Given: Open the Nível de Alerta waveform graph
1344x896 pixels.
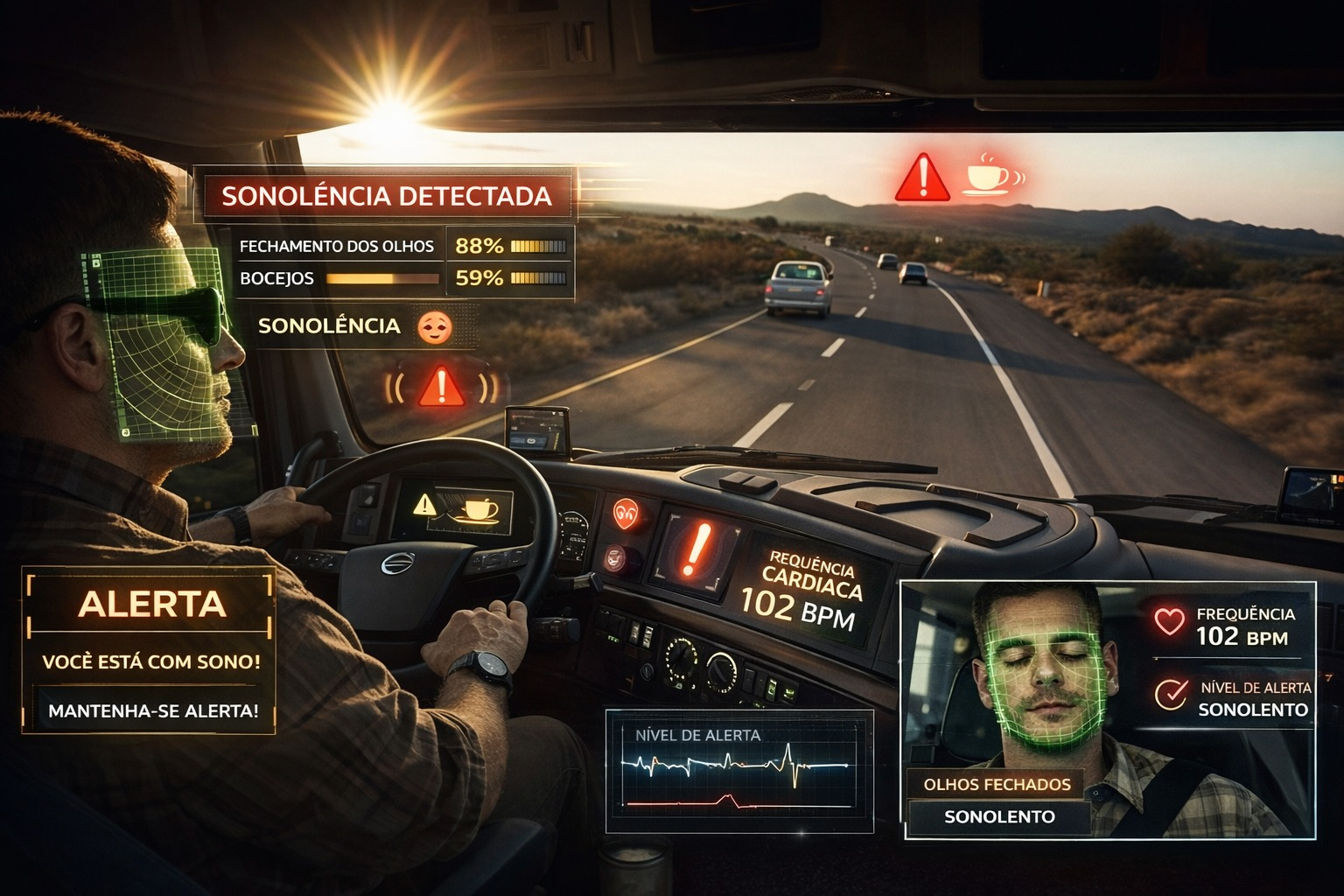Looking at the screenshot, I should pos(739,770).
